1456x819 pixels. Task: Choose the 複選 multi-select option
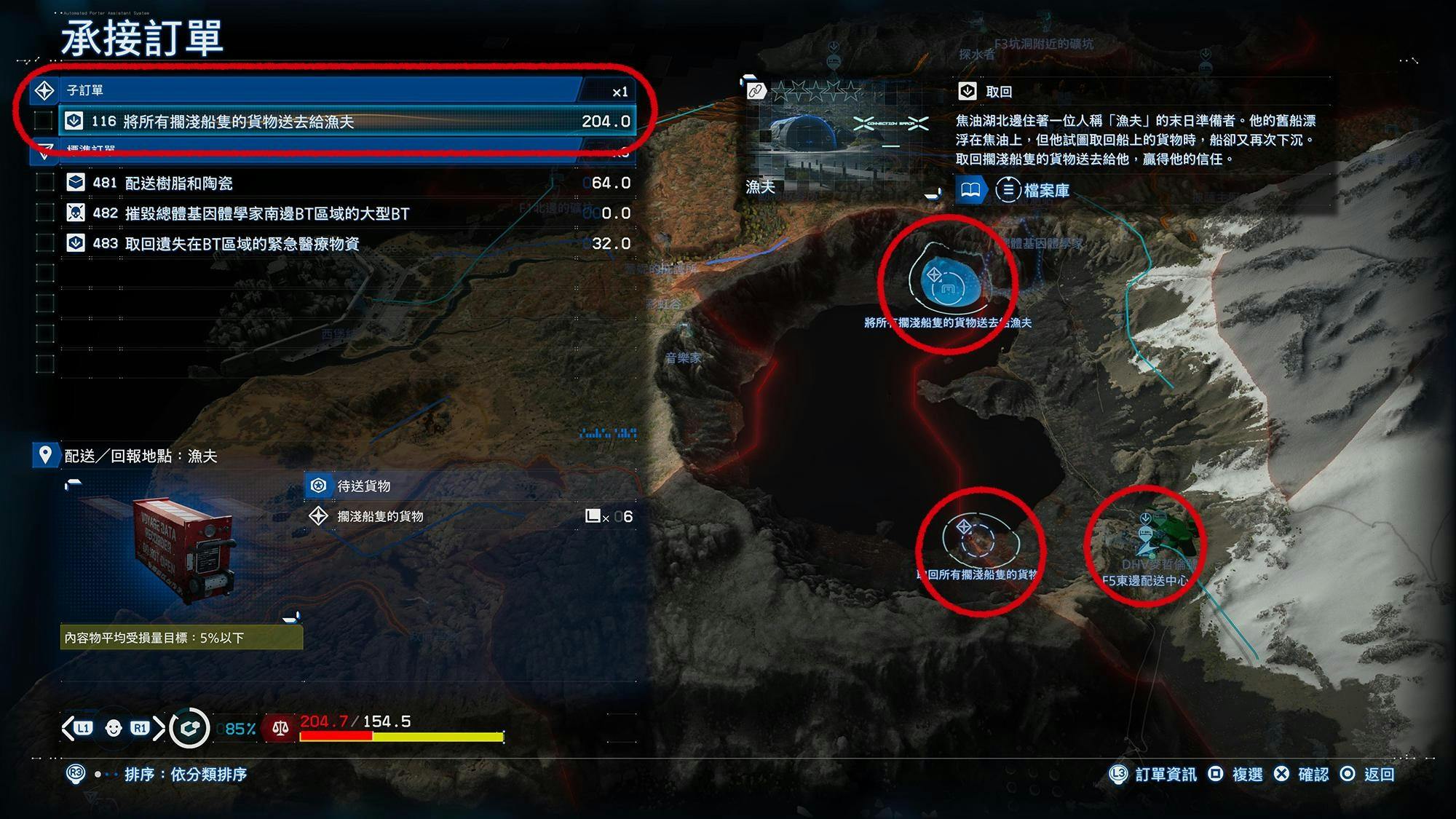click(1236, 775)
